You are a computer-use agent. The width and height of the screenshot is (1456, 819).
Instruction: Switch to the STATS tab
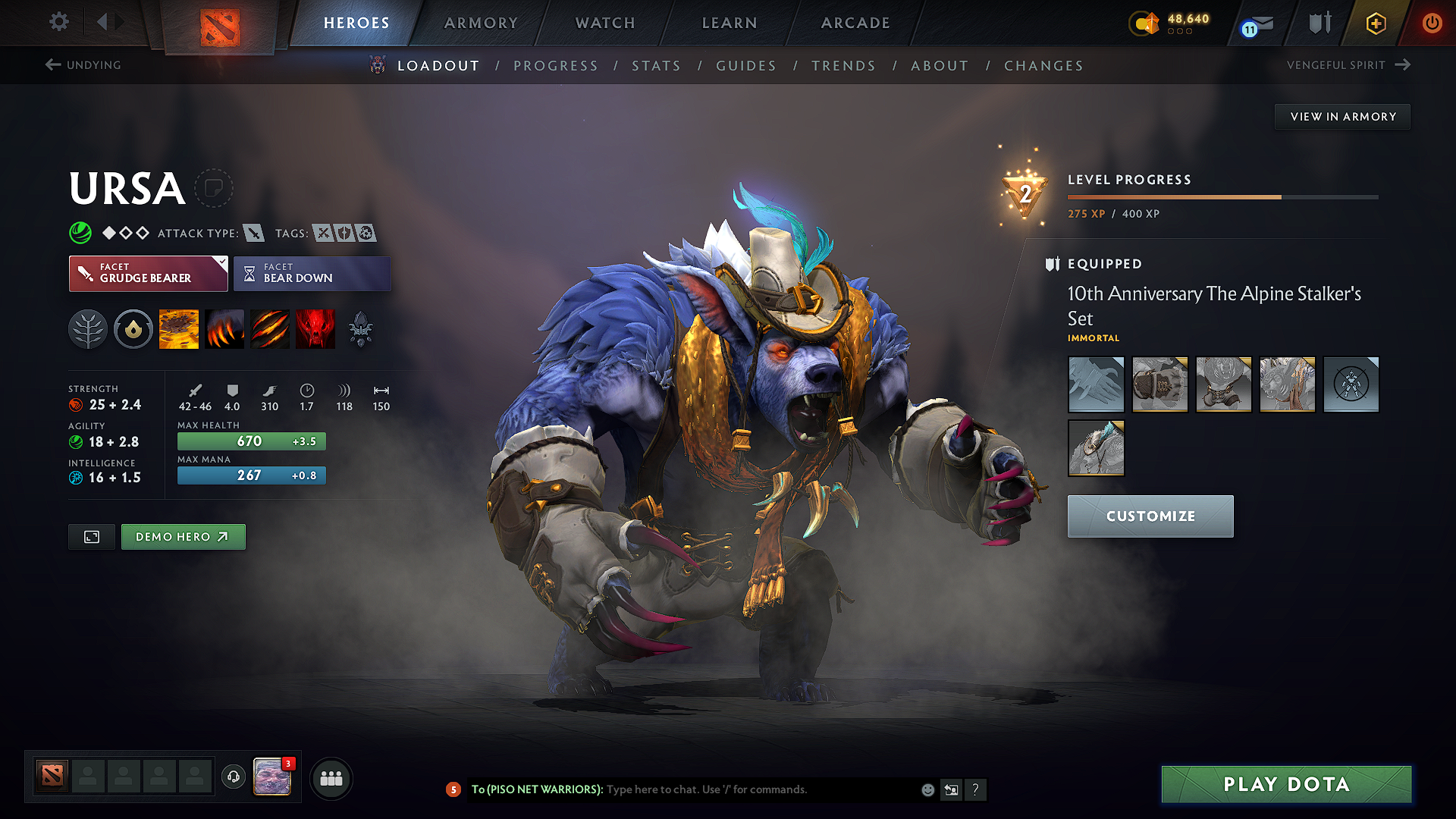pos(656,66)
